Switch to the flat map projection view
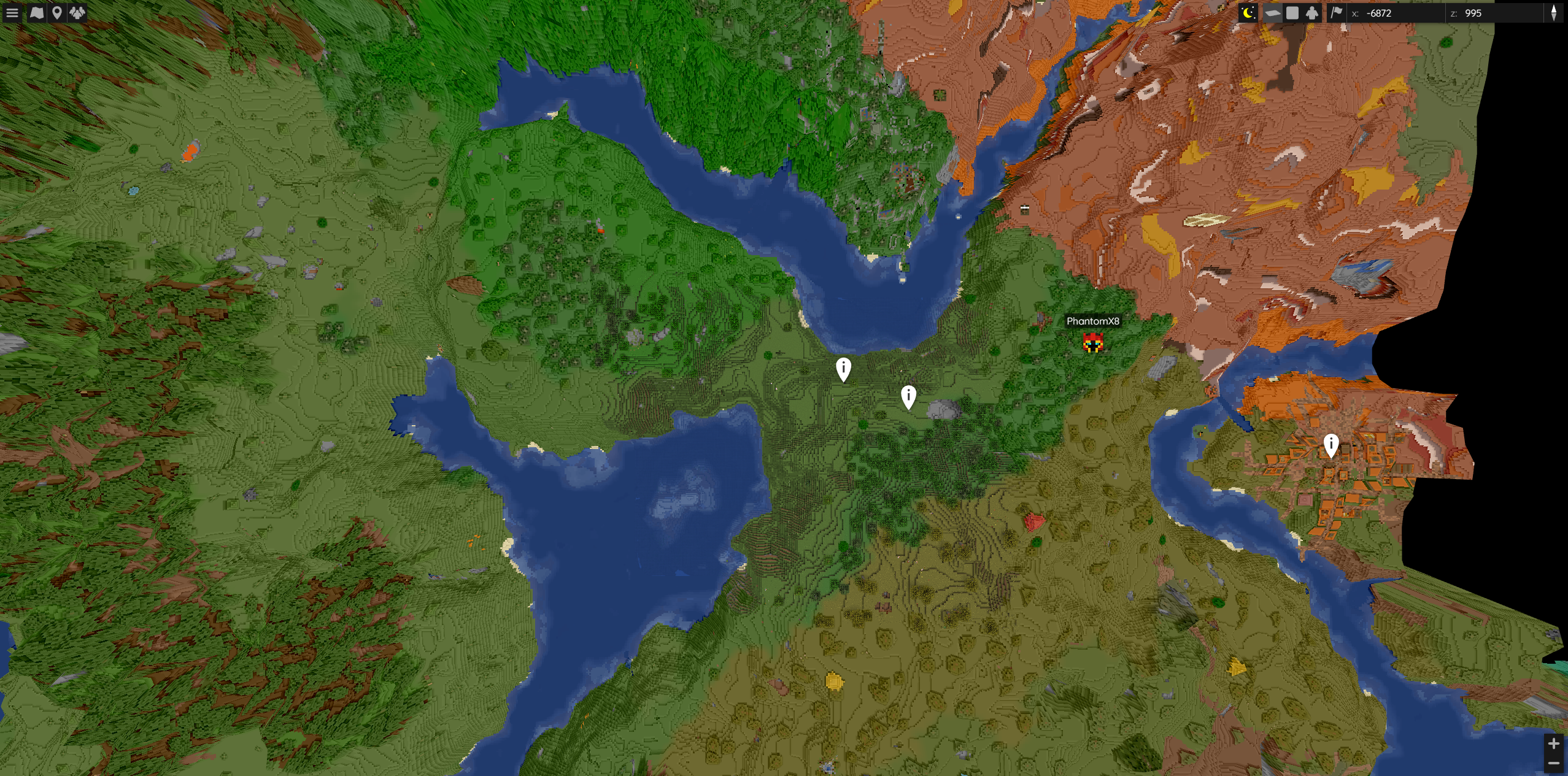 point(1273,12)
